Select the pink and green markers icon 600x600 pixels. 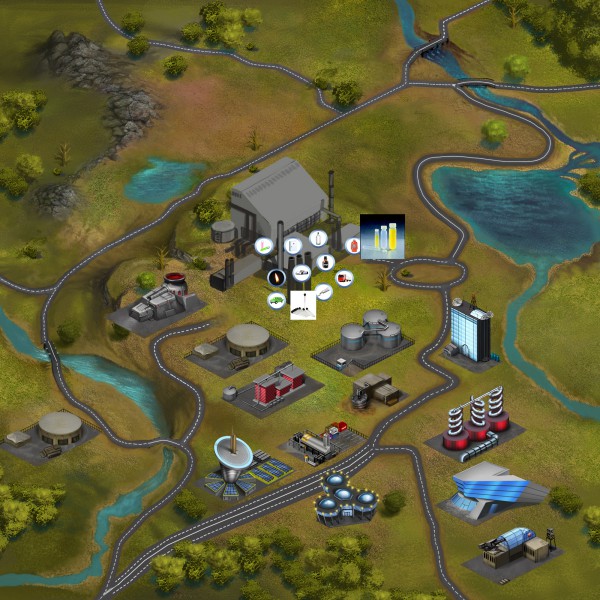click(265, 246)
